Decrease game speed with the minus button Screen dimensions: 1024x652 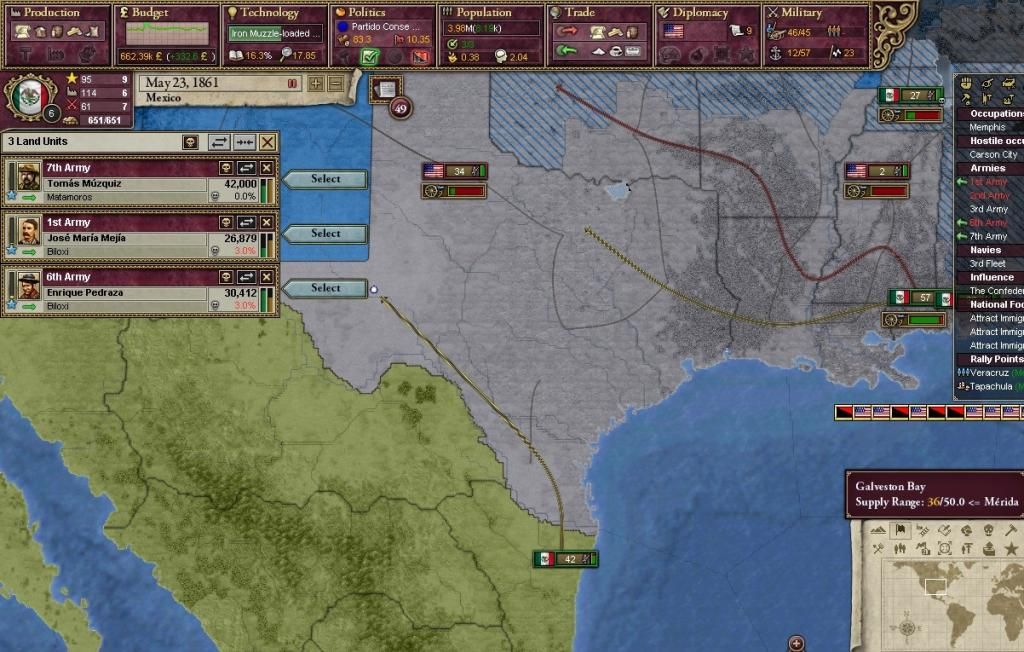[335, 84]
